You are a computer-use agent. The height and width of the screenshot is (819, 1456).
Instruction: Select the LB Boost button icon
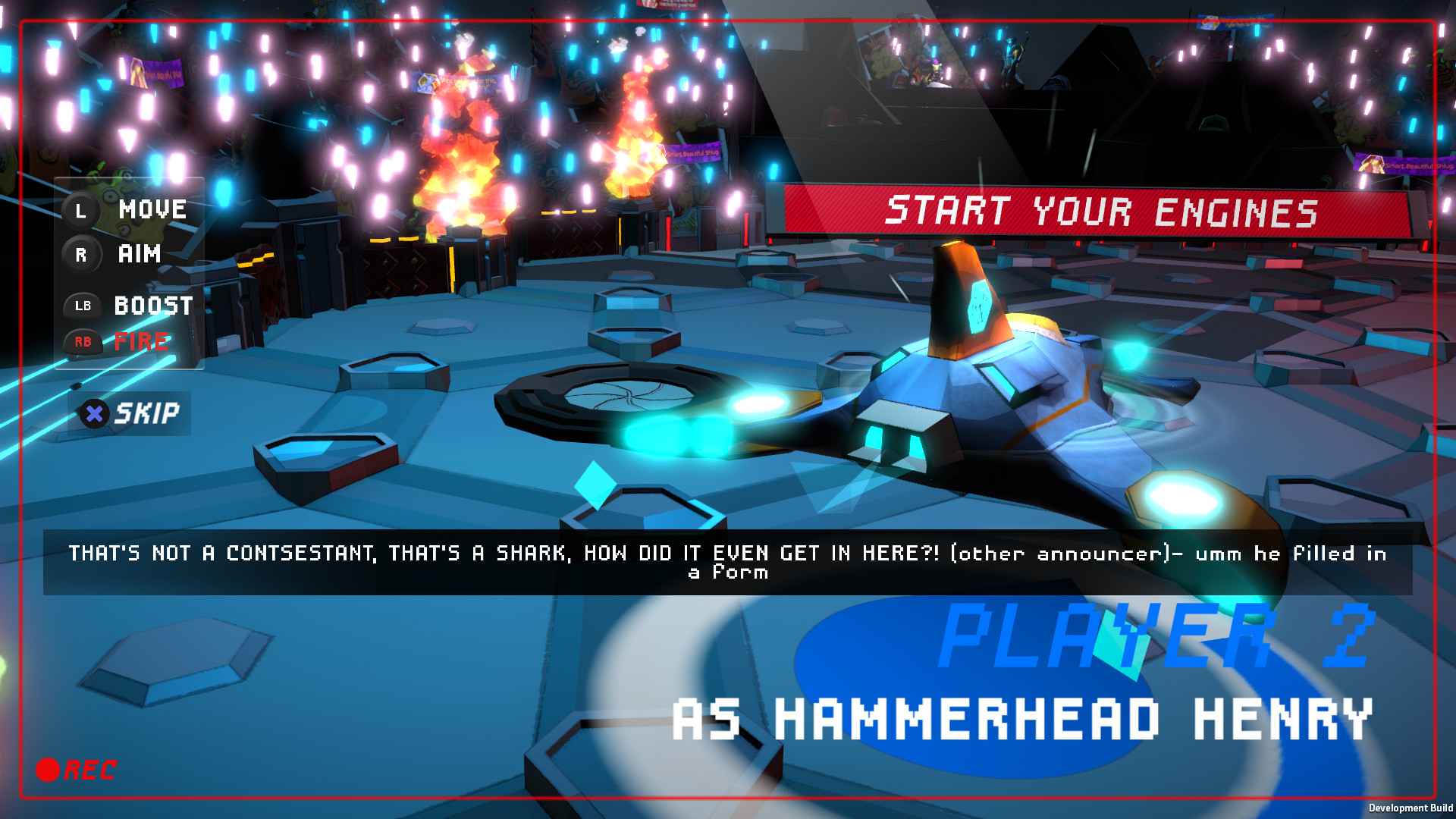[x=83, y=306]
